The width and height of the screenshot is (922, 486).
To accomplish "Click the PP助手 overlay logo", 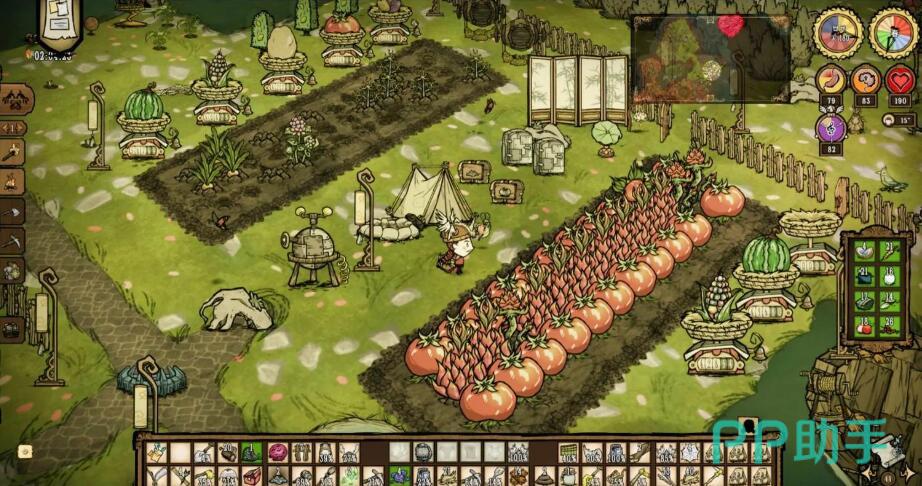I will (798, 441).
